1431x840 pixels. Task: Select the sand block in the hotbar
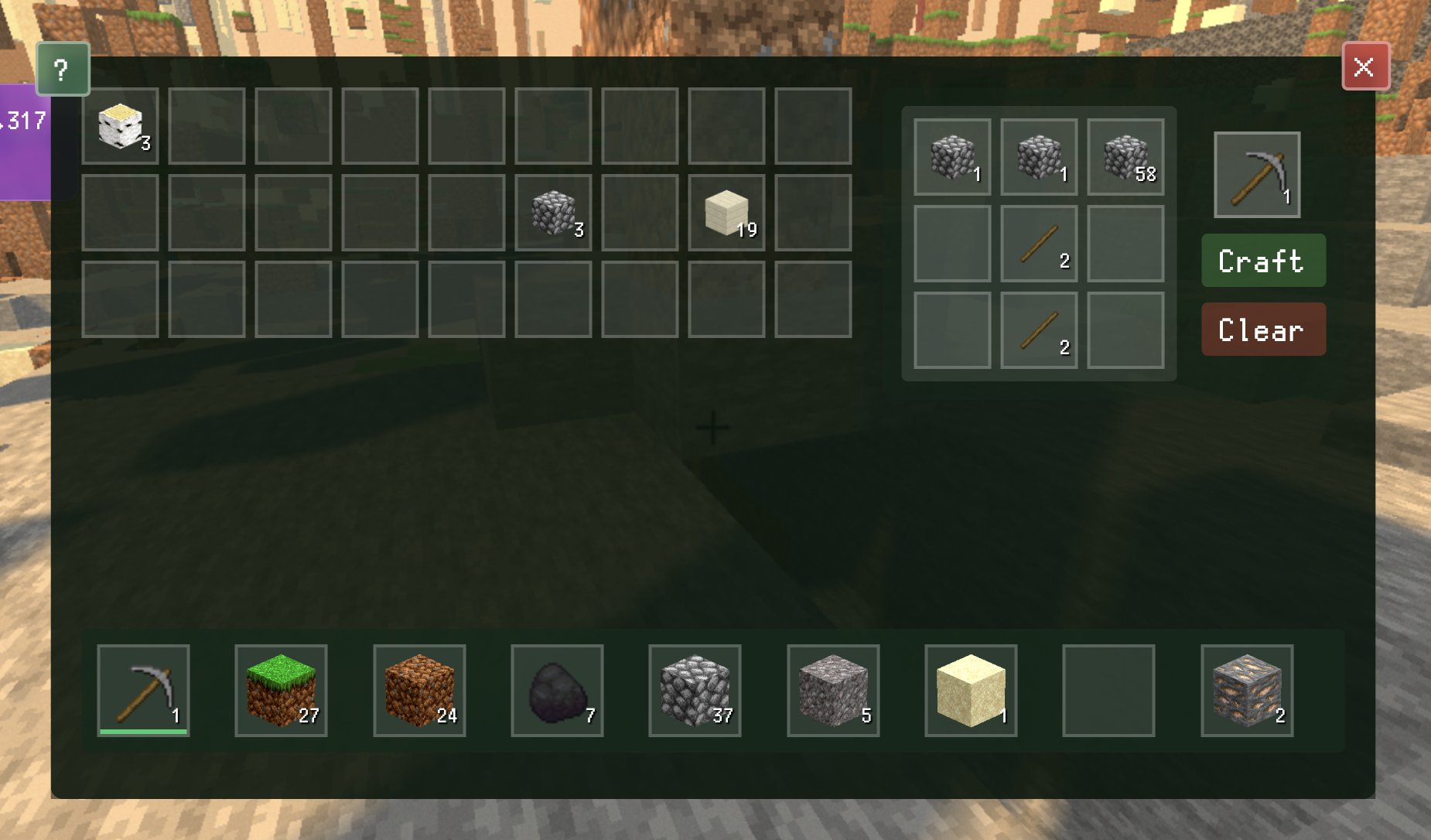pos(971,690)
